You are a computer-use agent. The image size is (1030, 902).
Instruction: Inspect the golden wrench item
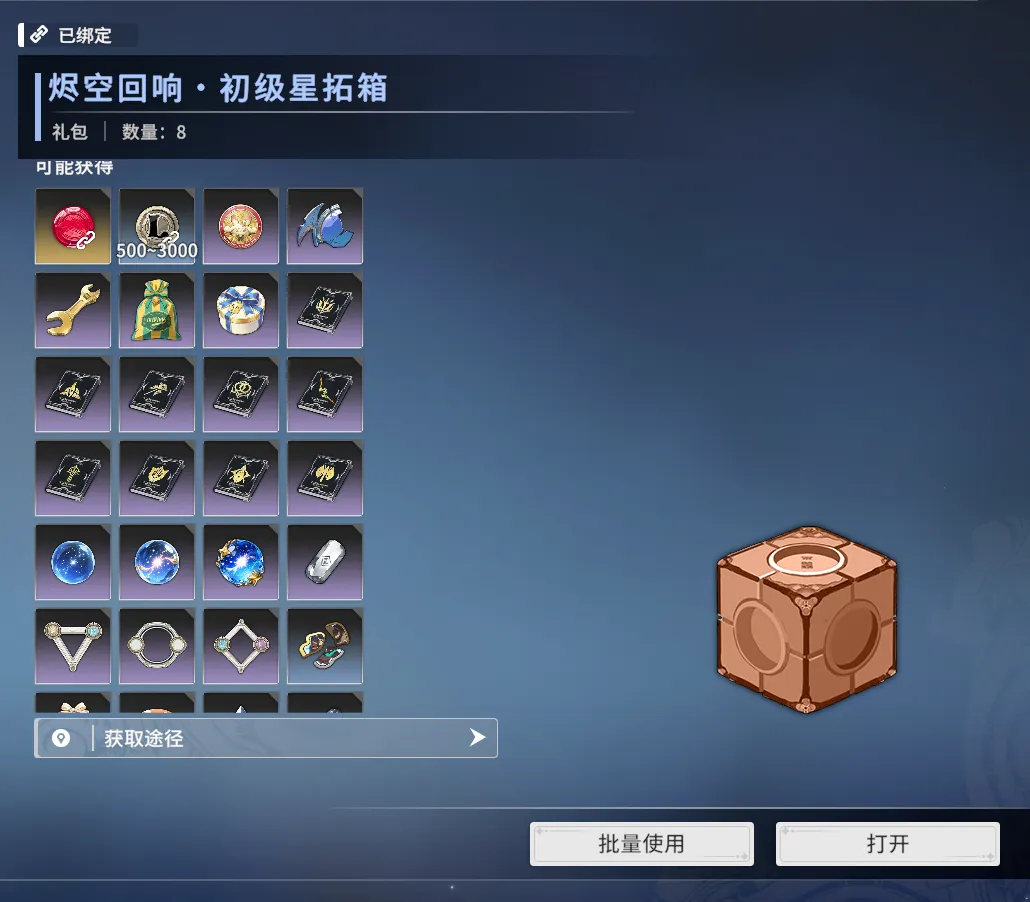[x=73, y=310]
